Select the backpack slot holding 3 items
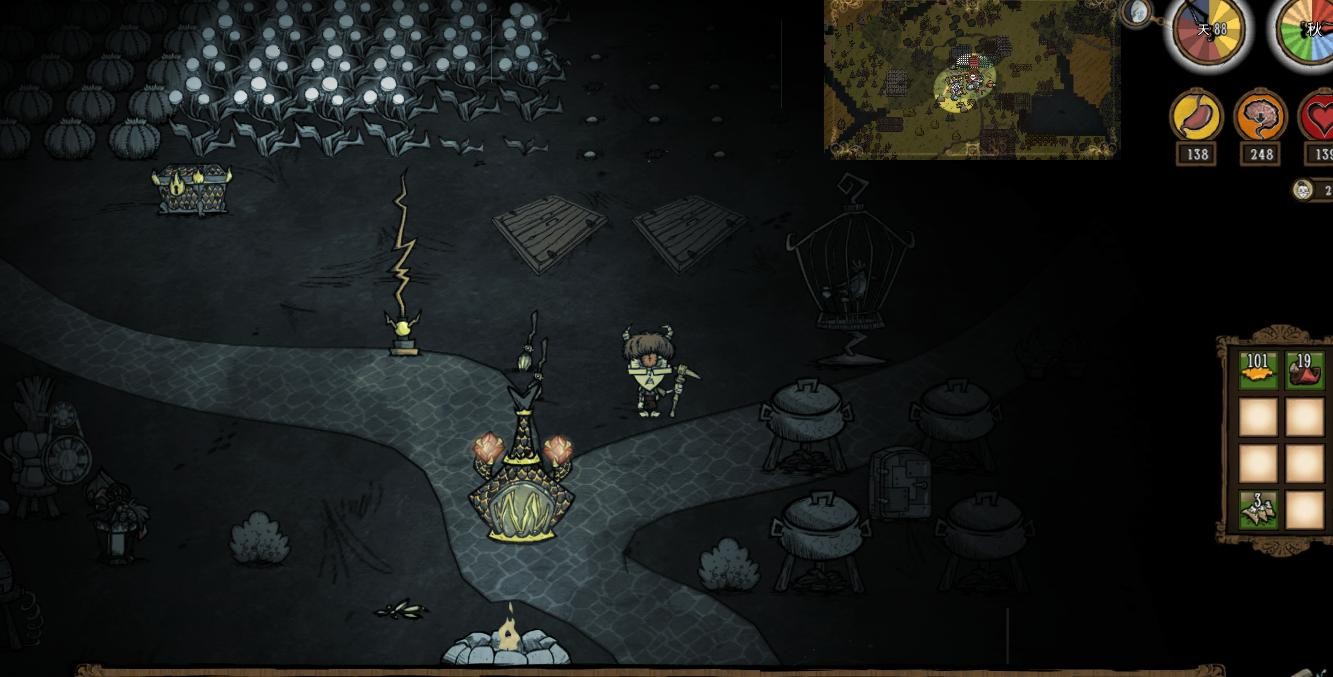Screen dimensions: 1333x677 coord(1258,508)
